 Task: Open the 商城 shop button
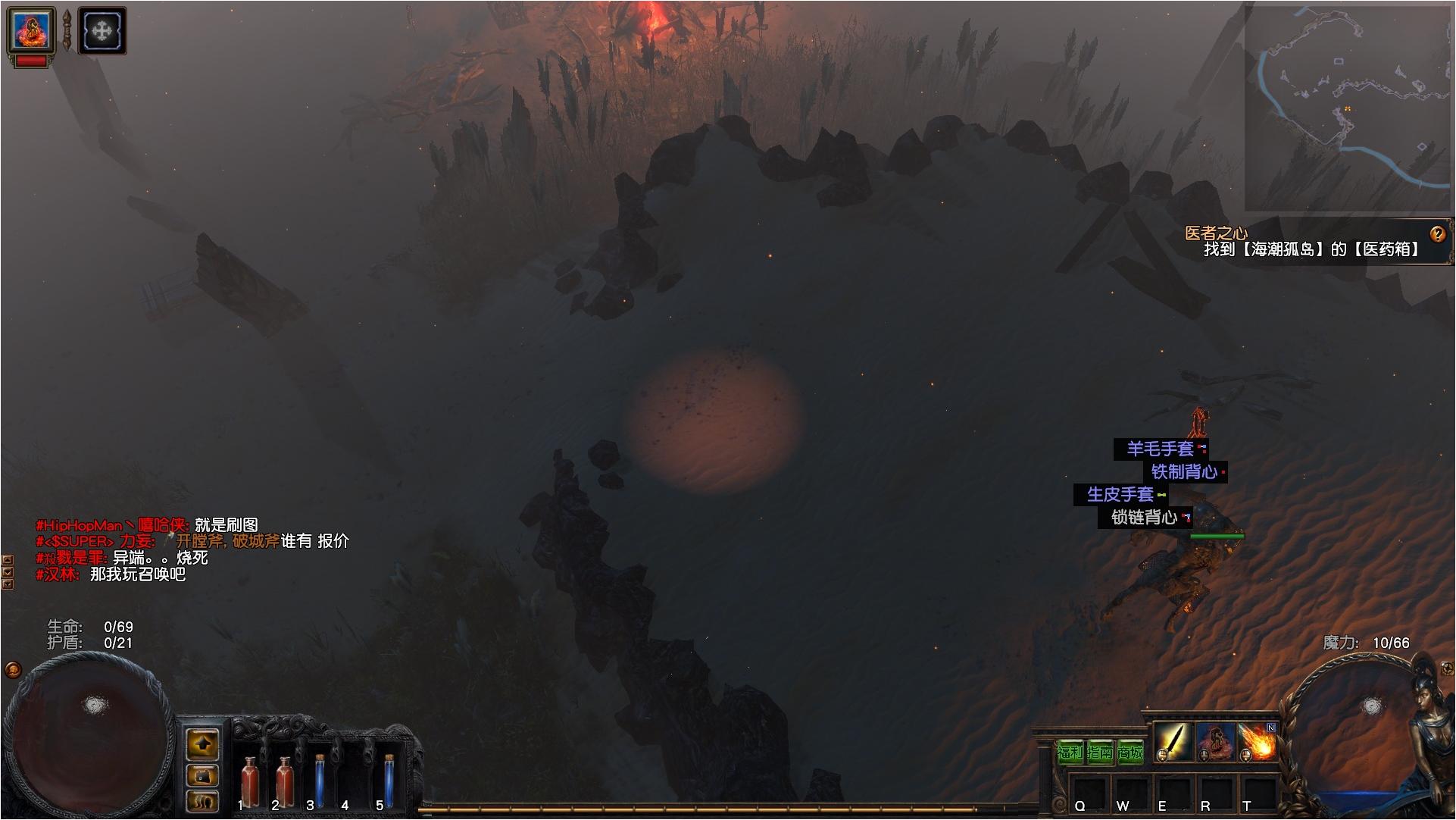[1129, 753]
